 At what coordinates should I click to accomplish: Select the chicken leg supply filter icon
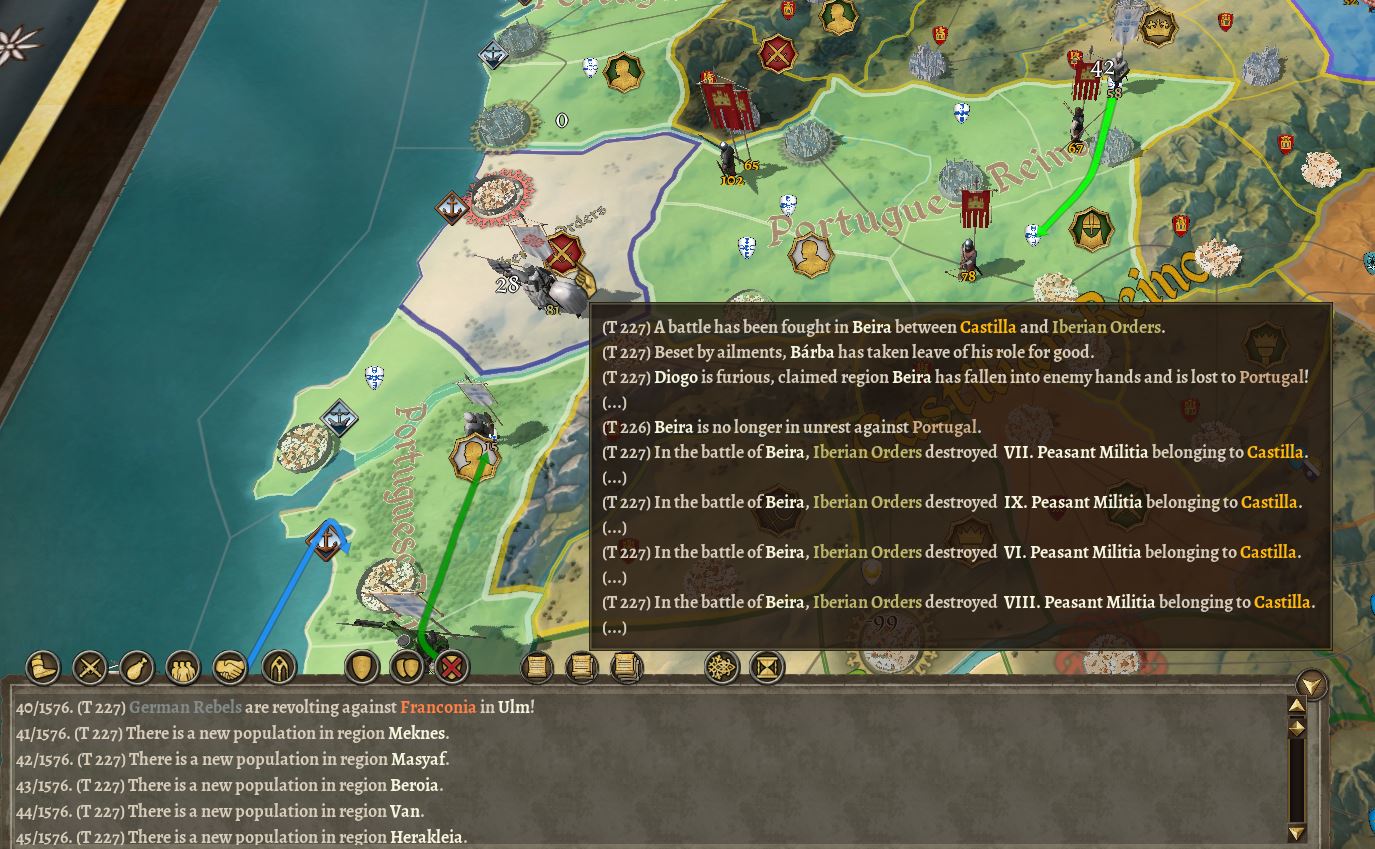[135, 667]
